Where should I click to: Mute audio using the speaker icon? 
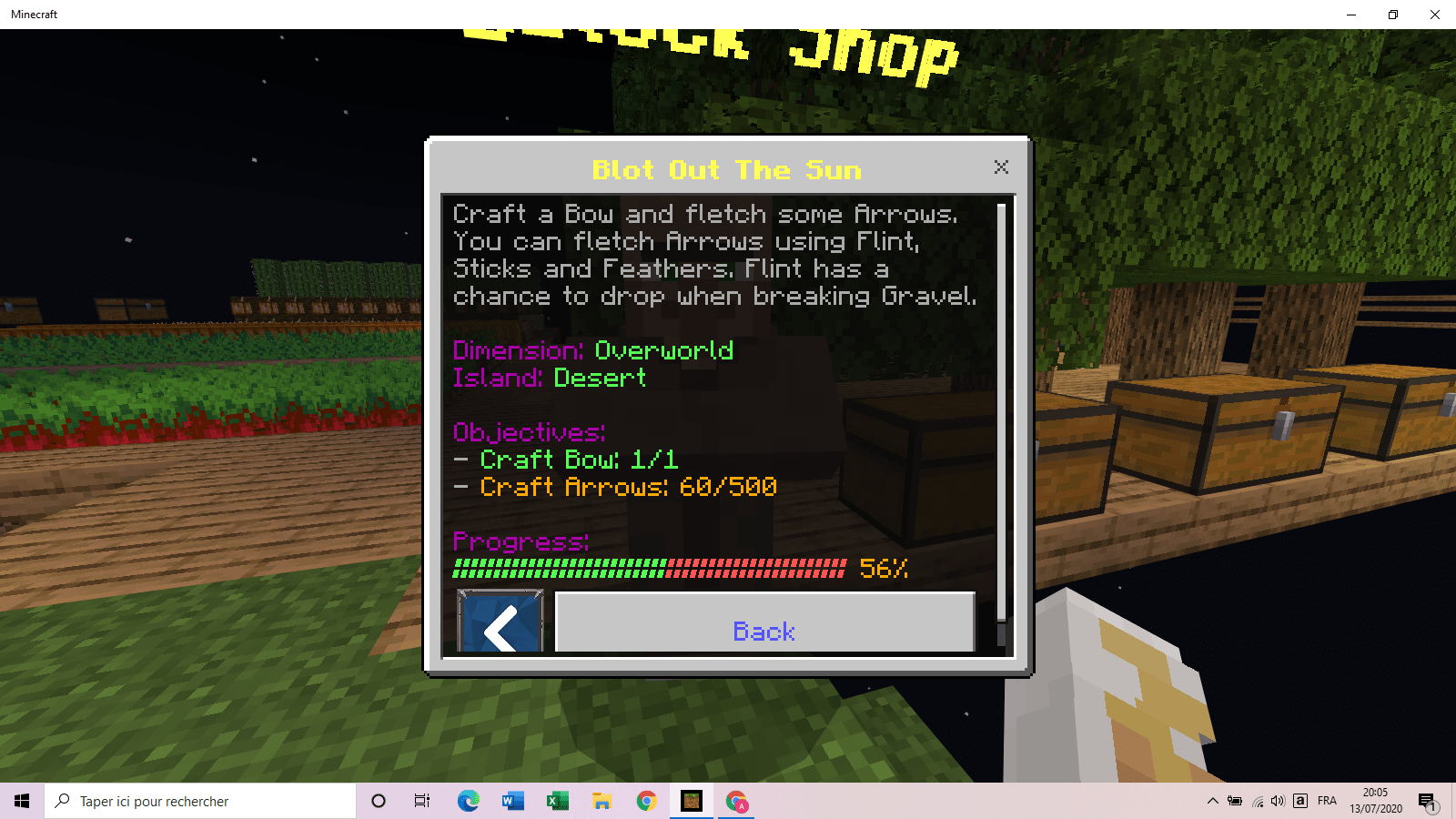click(1279, 801)
